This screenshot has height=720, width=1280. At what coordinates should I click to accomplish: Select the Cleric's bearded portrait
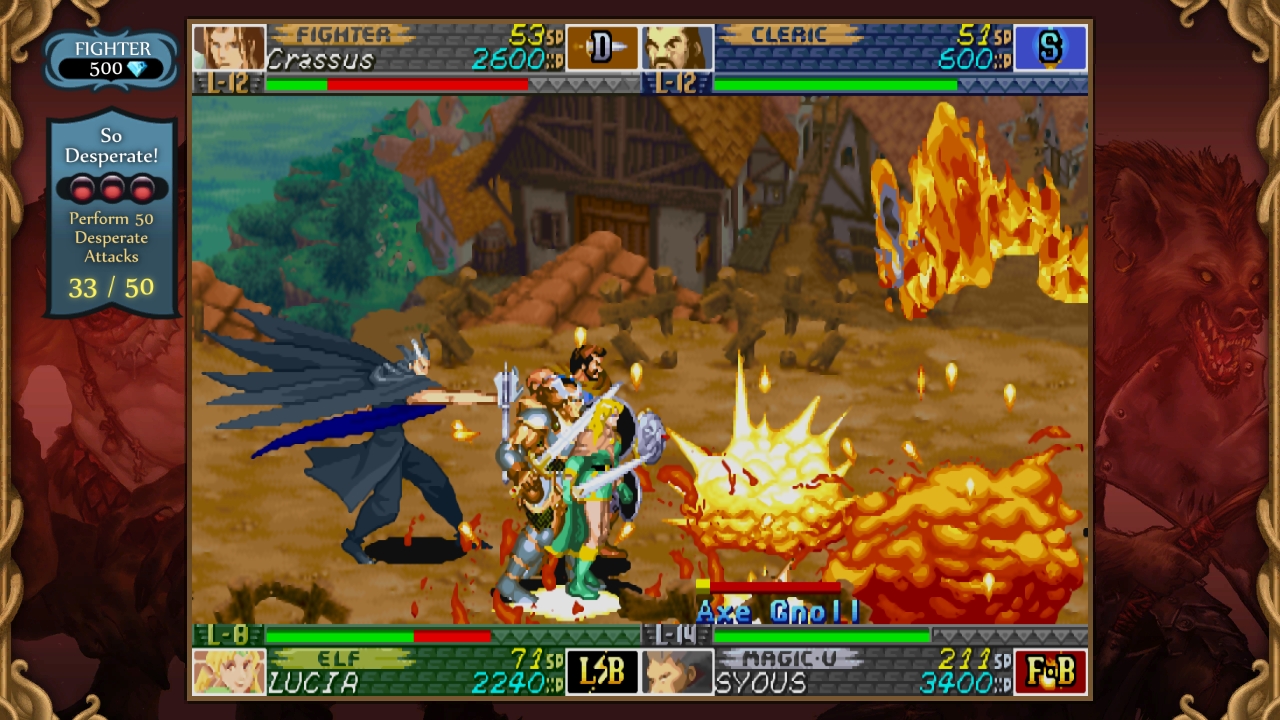pyautogui.click(x=679, y=45)
